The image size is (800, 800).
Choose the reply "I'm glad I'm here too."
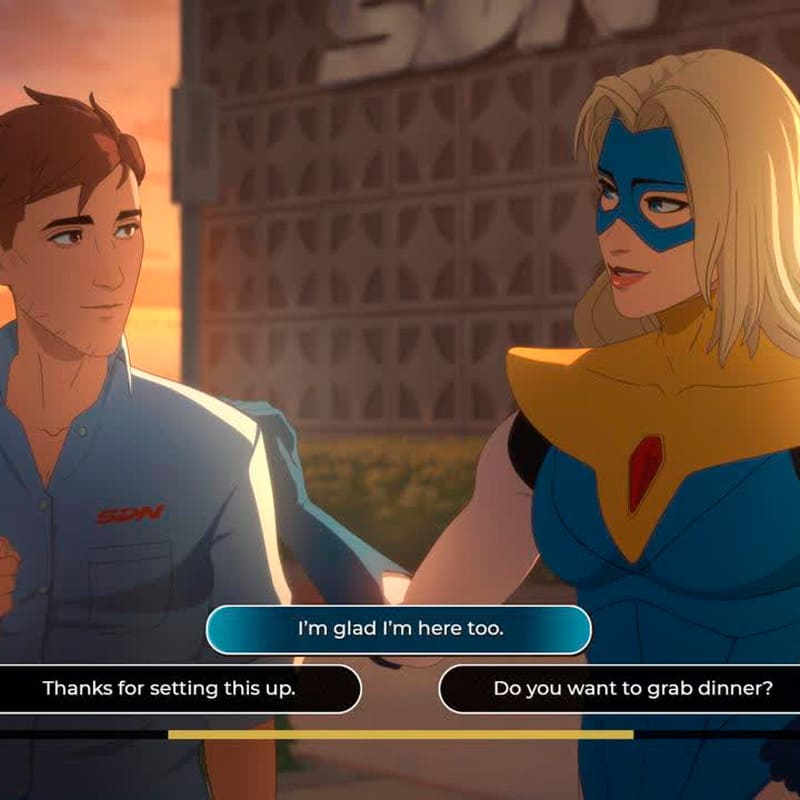[x=399, y=630]
